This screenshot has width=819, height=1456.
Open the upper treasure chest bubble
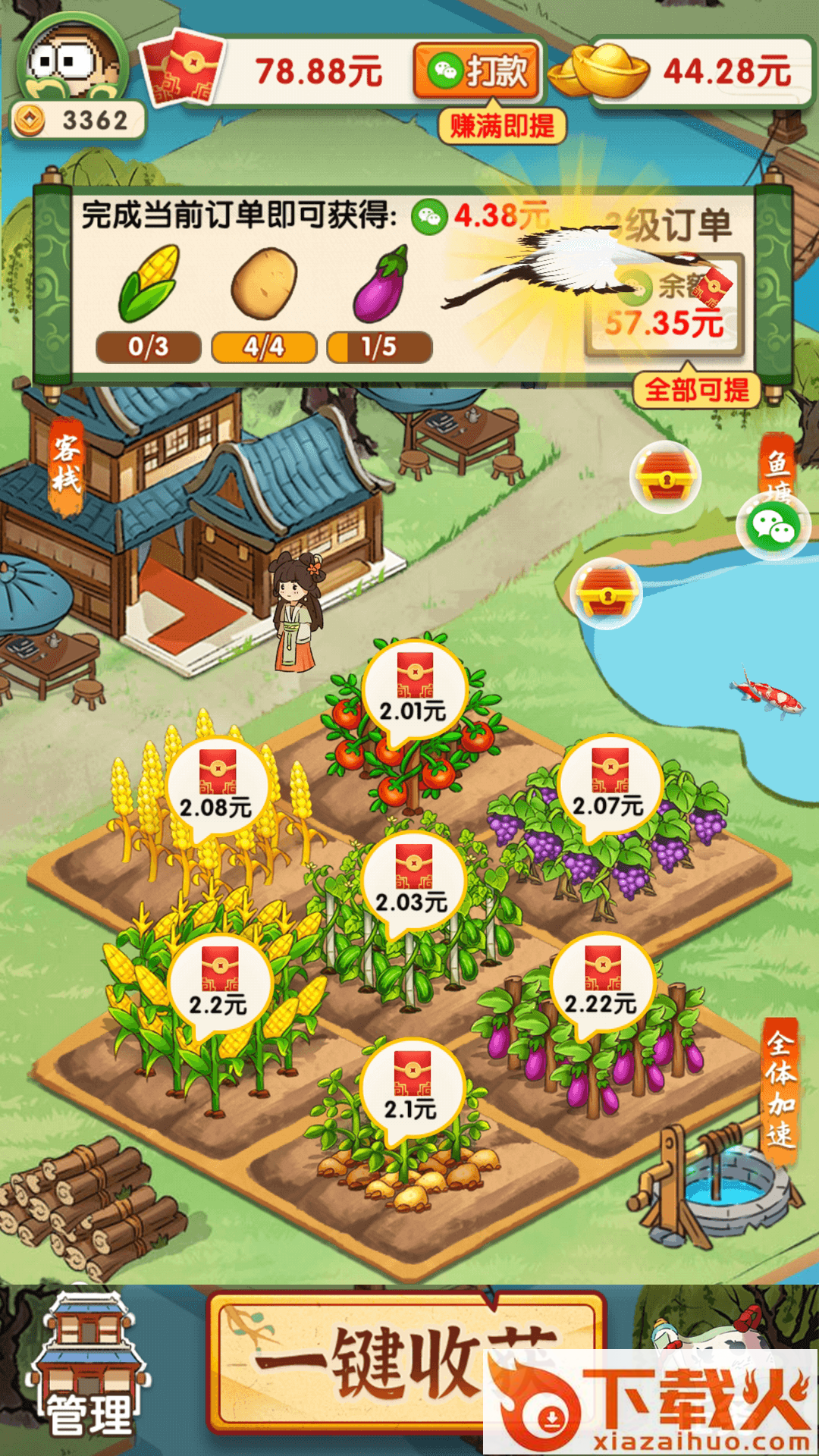tap(665, 477)
